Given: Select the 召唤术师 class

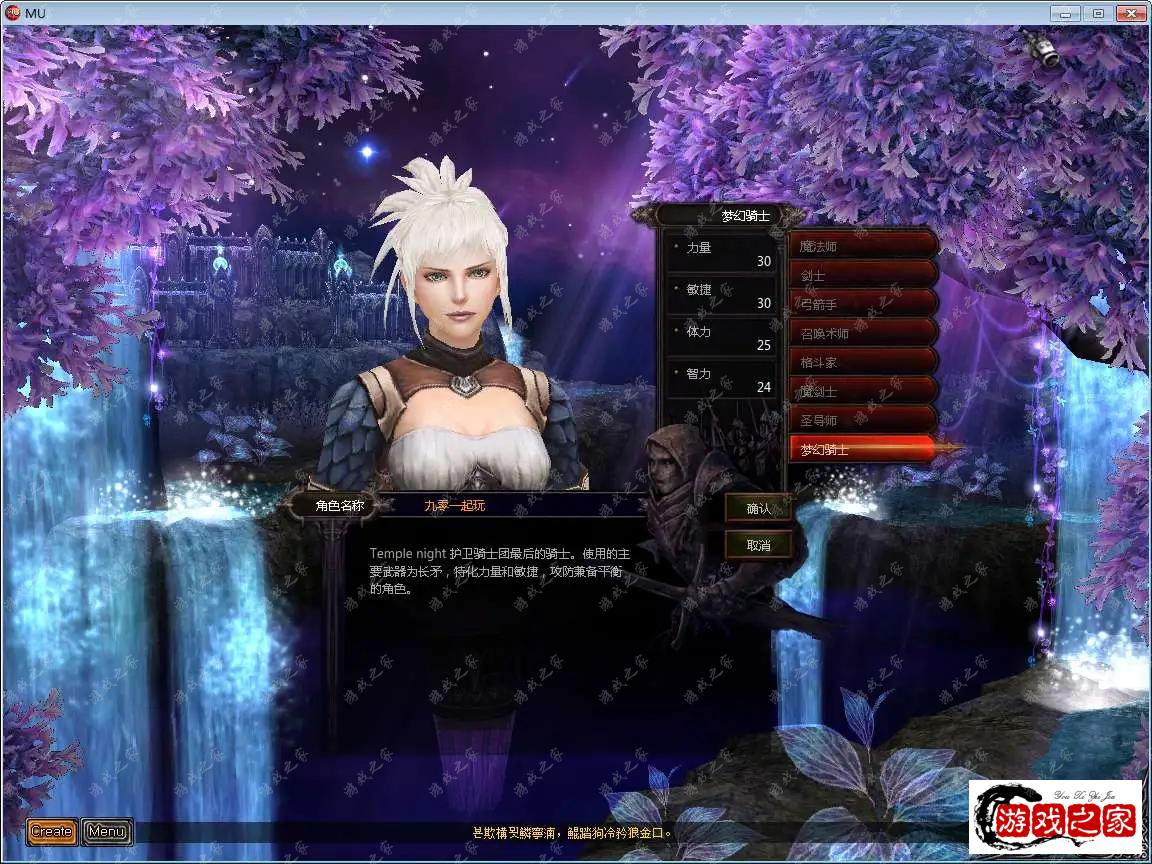Looking at the screenshot, I should click(862, 333).
